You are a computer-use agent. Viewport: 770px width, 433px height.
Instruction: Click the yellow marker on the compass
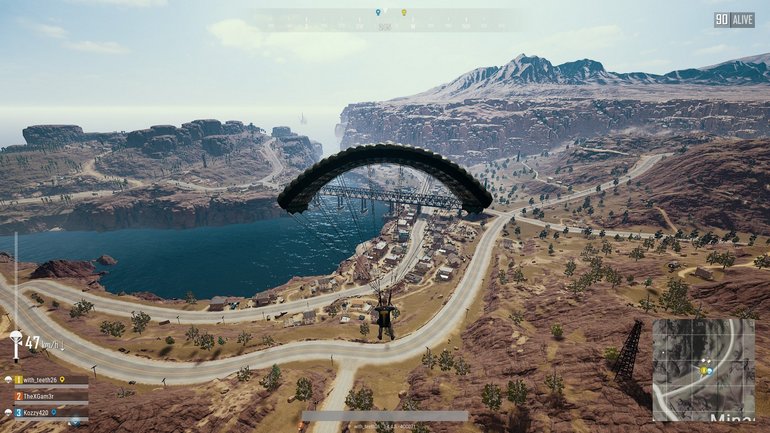click(x=404, y=13)
